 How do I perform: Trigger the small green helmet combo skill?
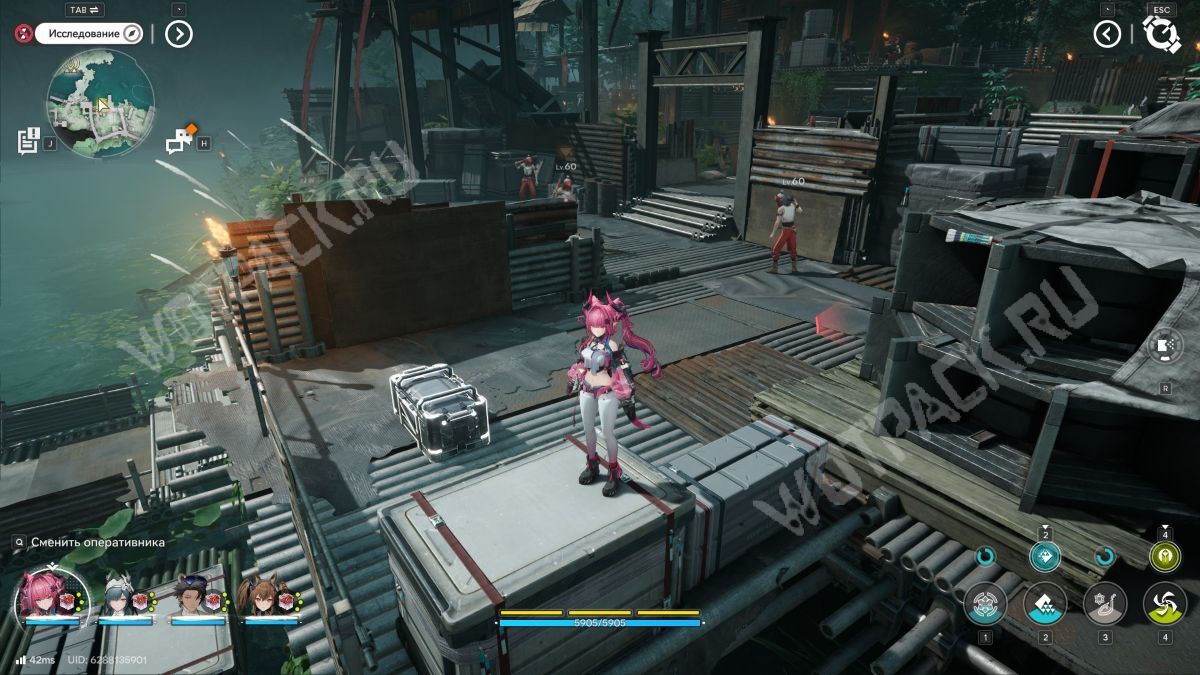tap(1164, 558)
